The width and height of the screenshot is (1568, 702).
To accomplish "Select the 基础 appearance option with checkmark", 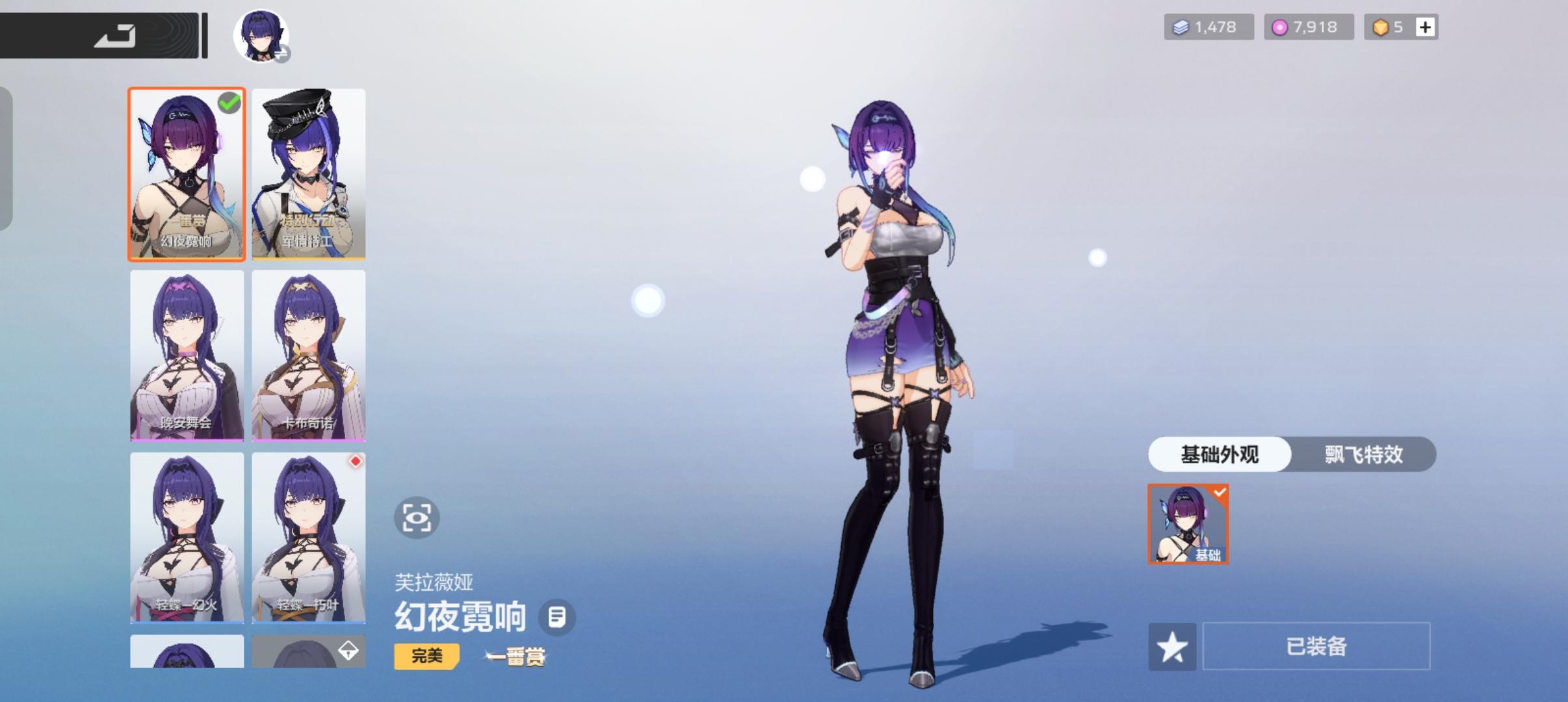I will point(1188,523).
